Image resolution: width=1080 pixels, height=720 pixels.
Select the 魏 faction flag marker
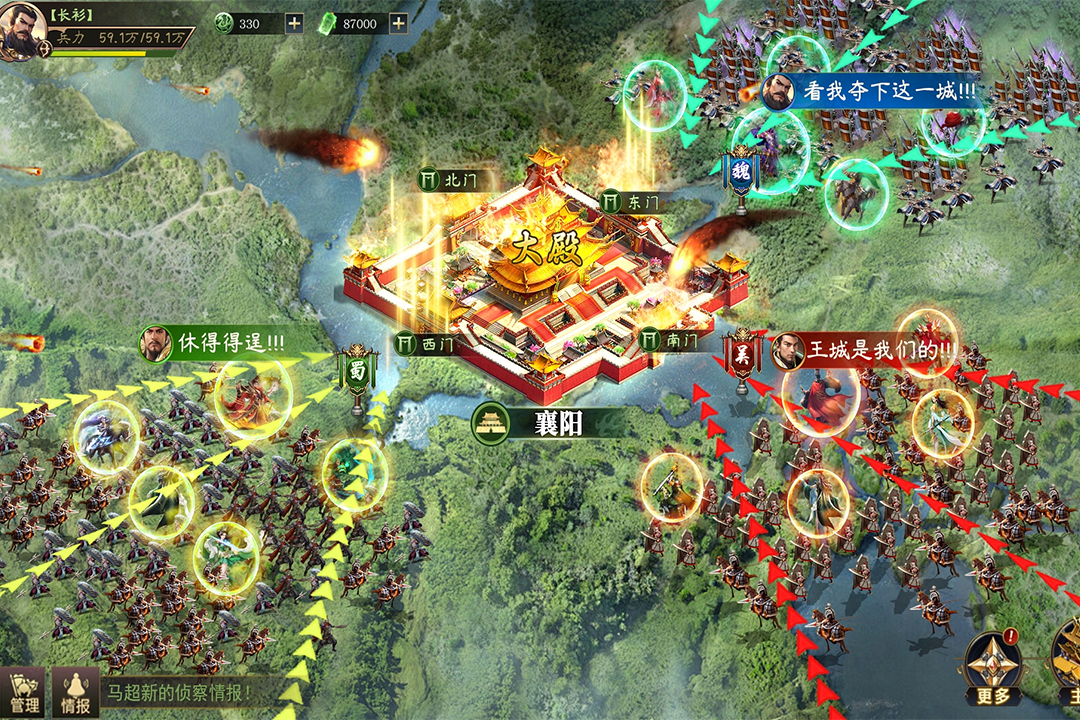(741, 171)
